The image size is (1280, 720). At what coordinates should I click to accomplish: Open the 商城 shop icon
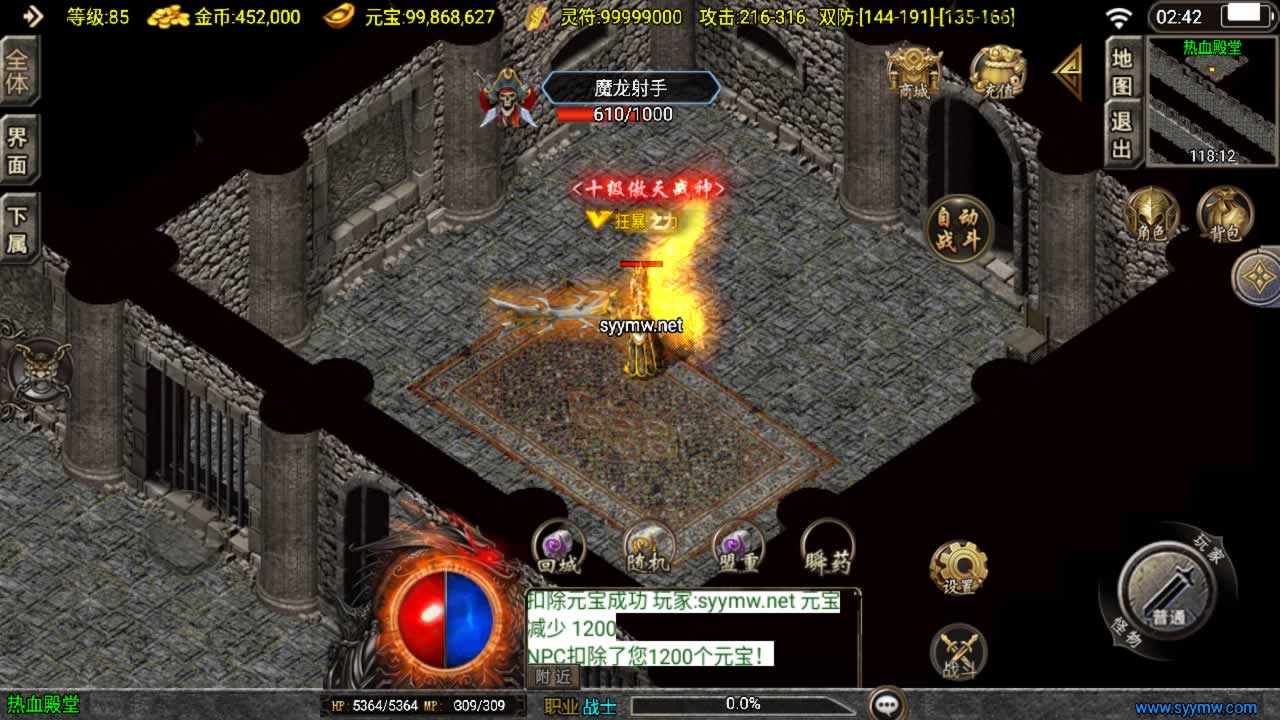click(x=914, y=72)
